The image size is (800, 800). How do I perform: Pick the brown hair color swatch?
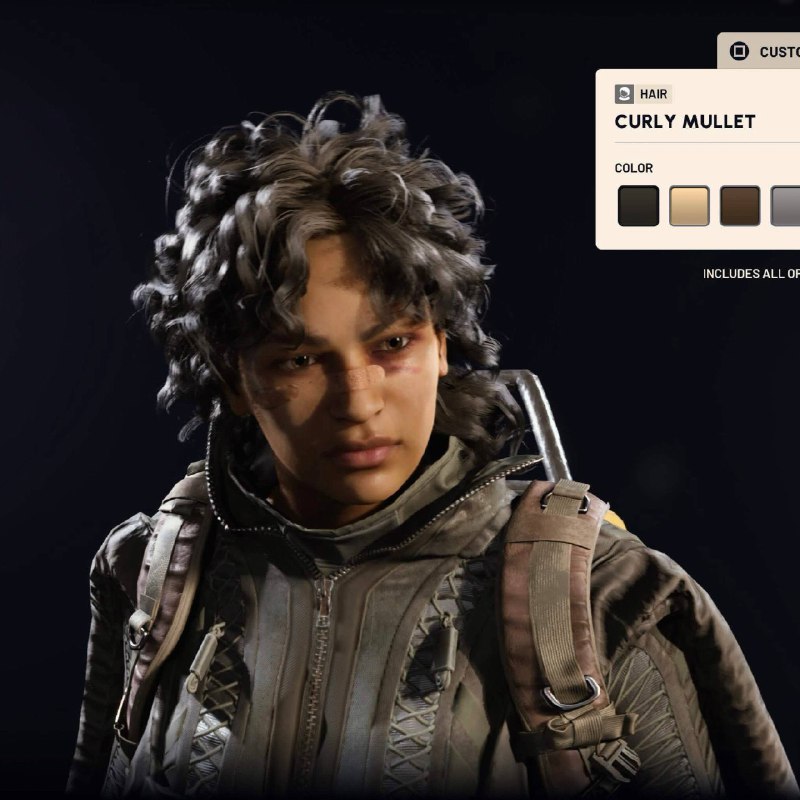click(x=740, y=206)
